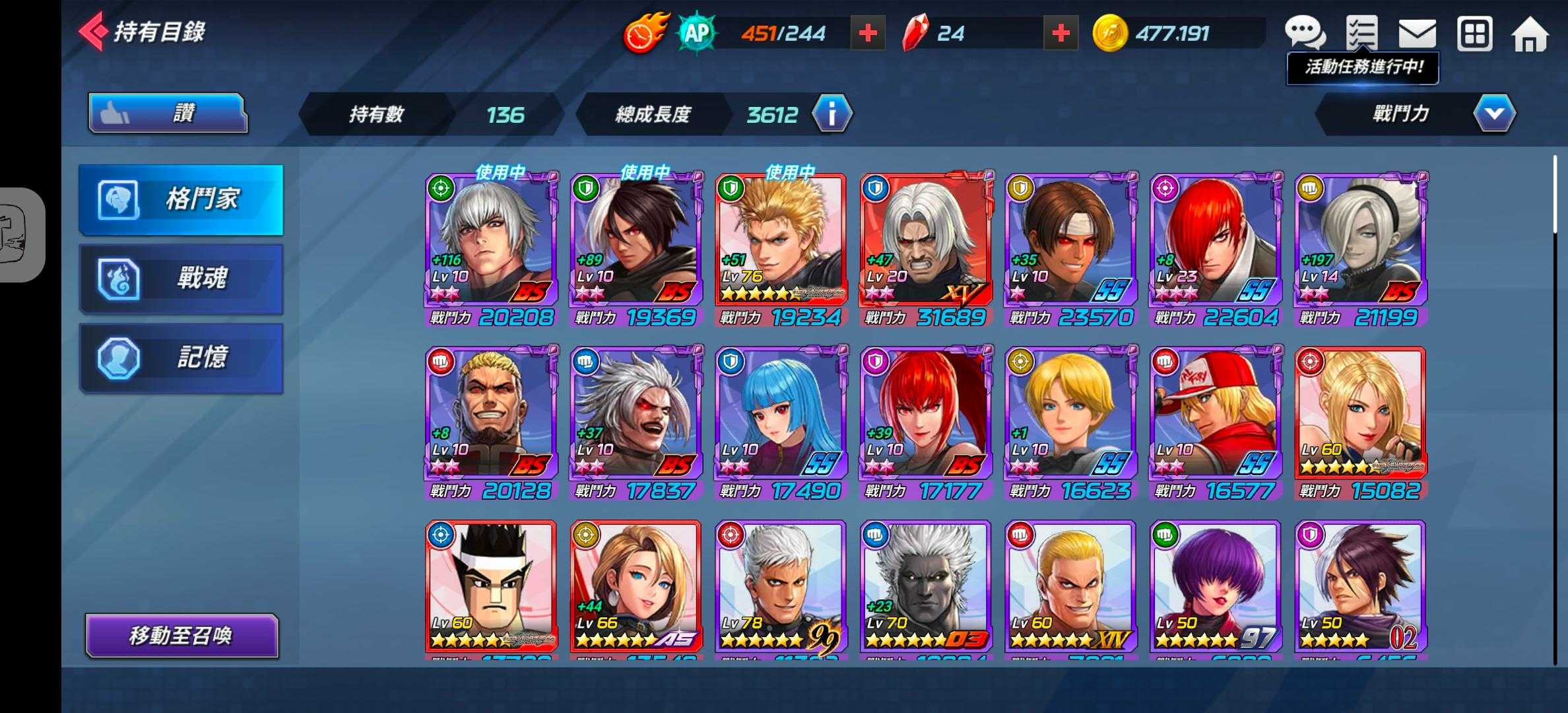Open the 戰鬥力 sort dropdown
The height and width of the screenshot is (713, 1568).
coord(1494,114)
